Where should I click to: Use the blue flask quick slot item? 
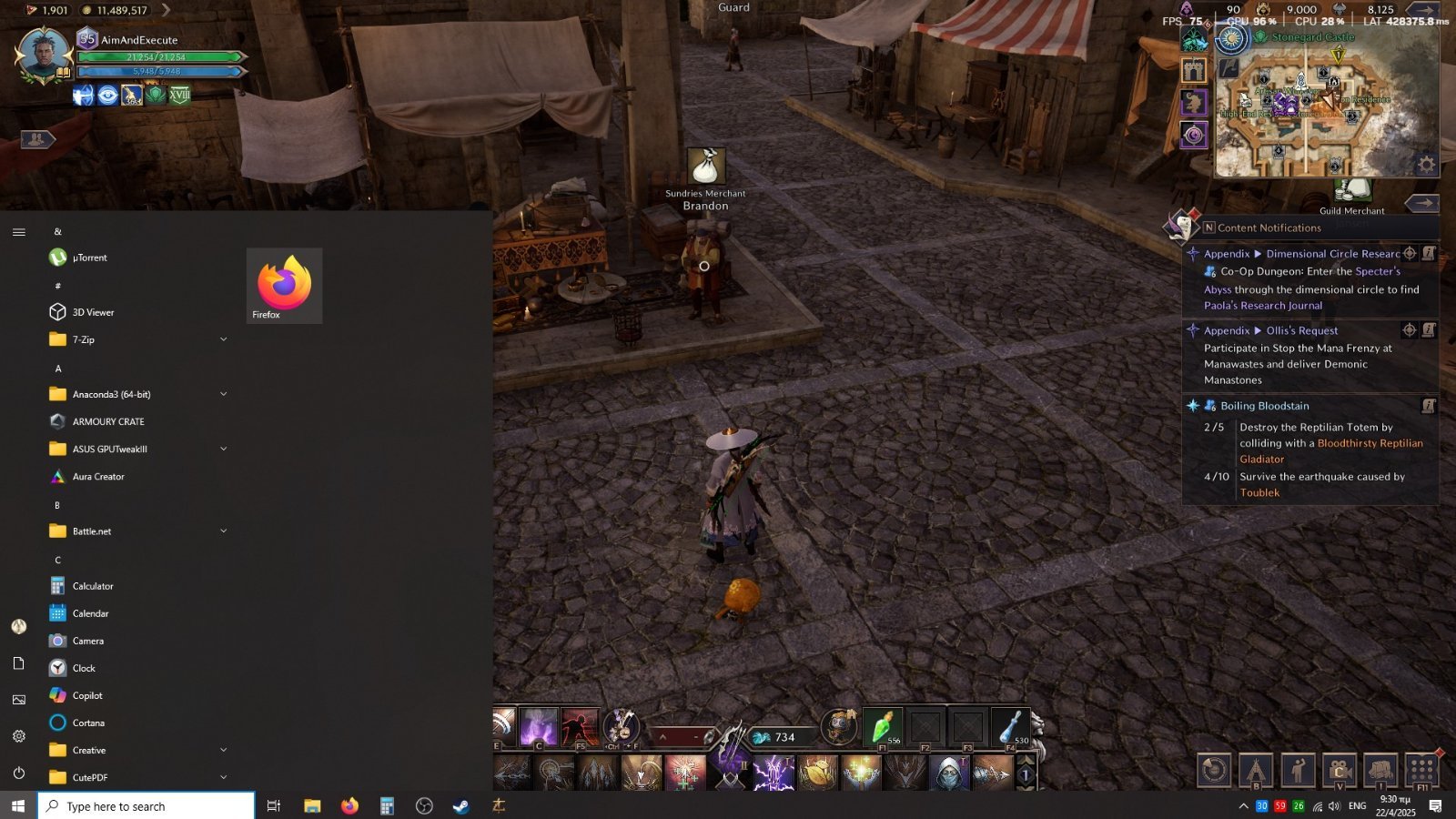pyautogui.click(x=1010, y=727)
